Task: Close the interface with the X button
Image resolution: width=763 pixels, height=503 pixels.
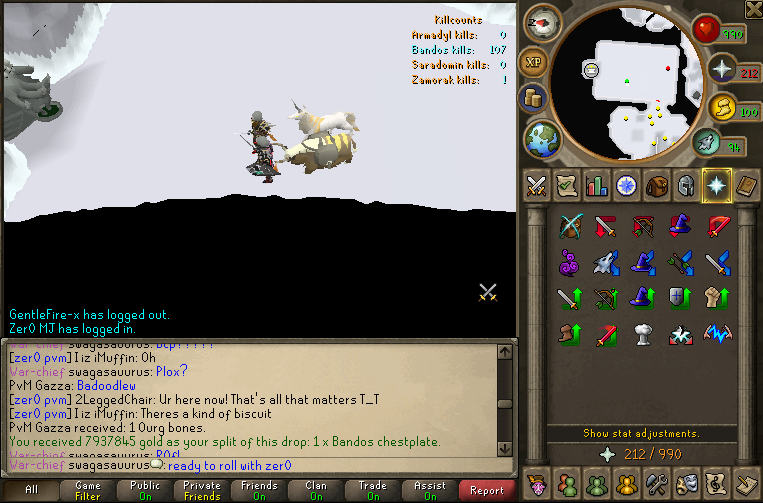Action: (753, 9)
